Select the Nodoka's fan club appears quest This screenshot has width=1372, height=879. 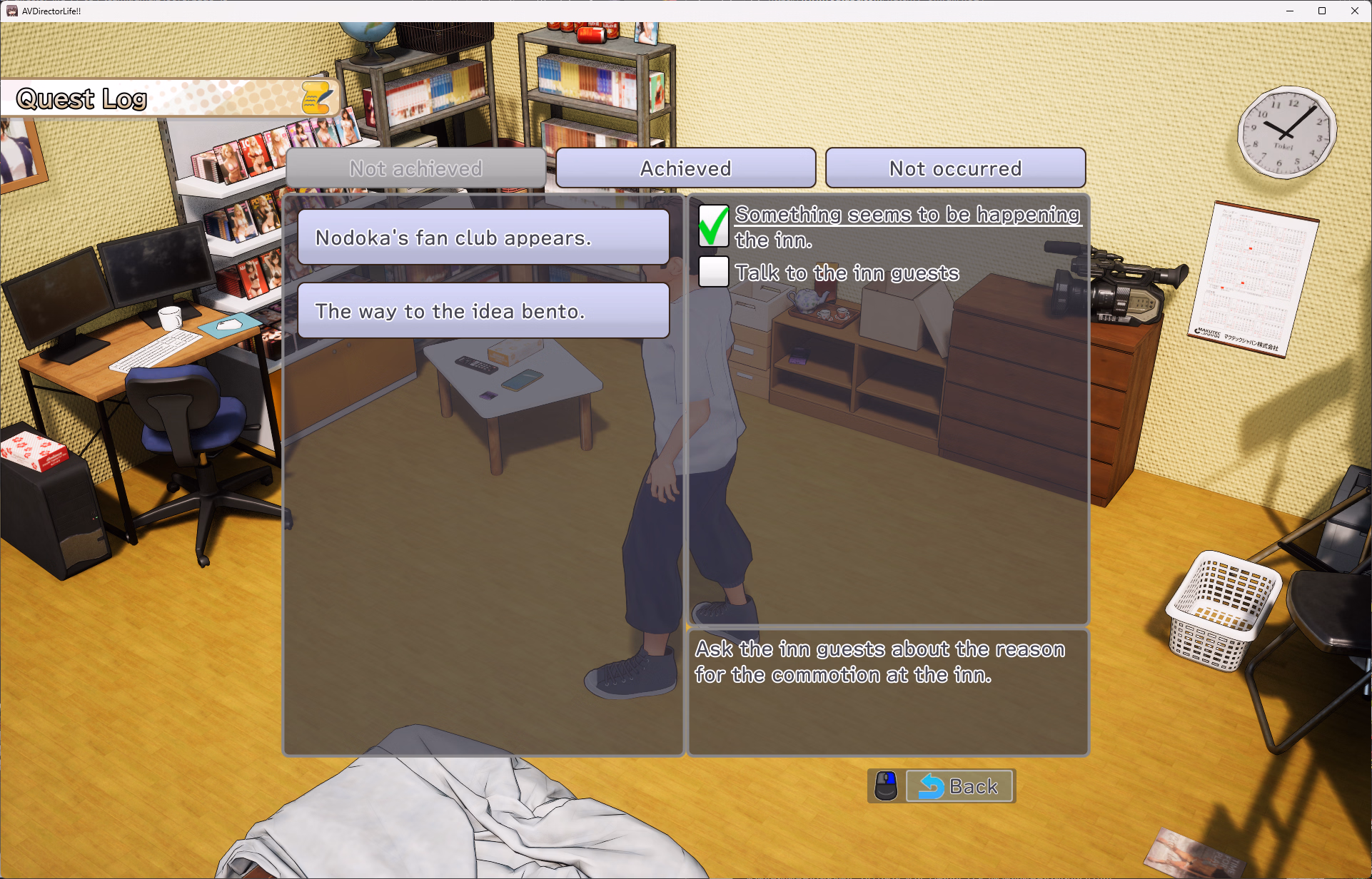coord(483,238)
